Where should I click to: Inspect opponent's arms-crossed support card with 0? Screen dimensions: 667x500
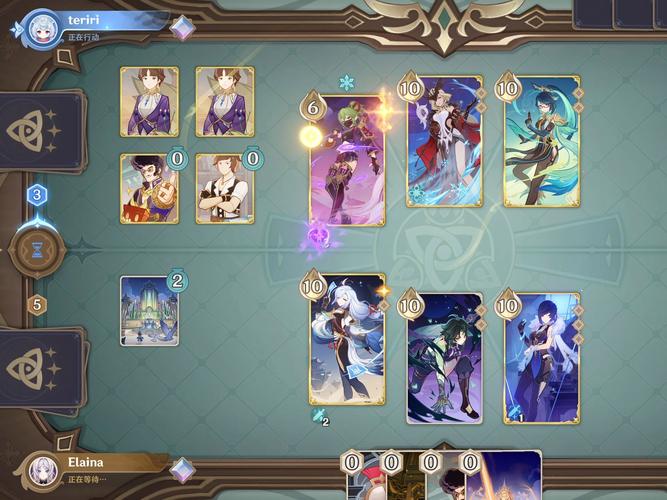[225, 188]
